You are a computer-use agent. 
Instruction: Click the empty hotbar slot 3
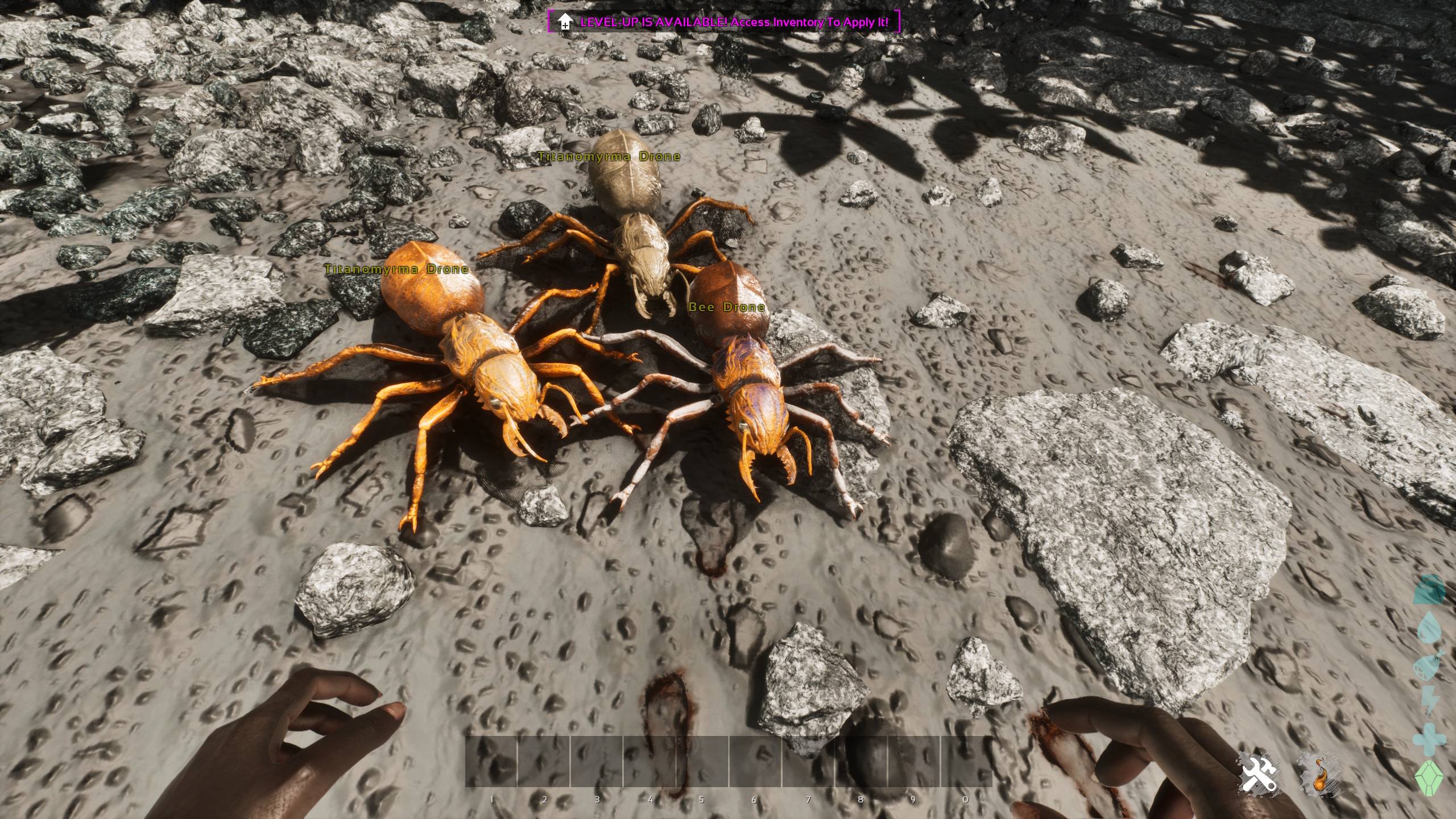[597, 762]
